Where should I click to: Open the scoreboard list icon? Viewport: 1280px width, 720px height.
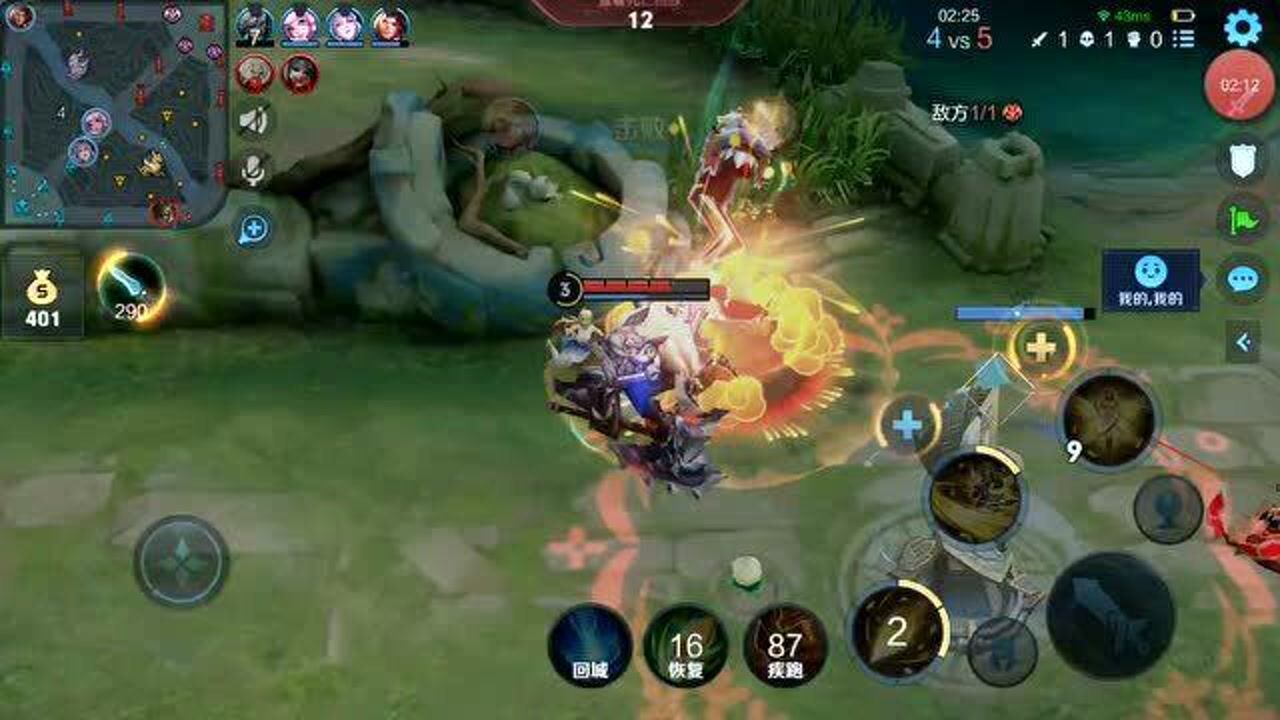(x=1184, y=39)
